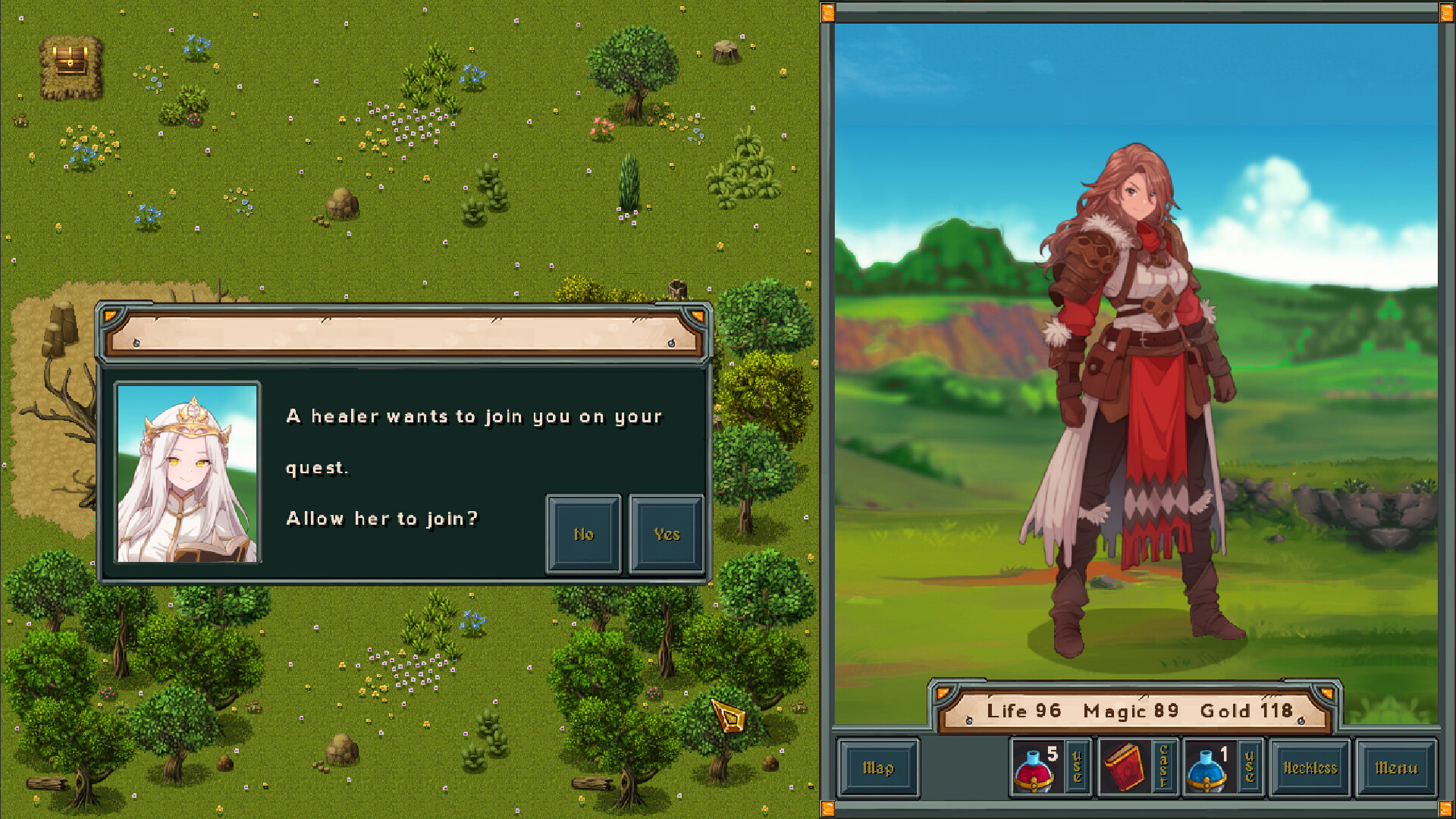Click the red potion count number 5

(1054, 753)
